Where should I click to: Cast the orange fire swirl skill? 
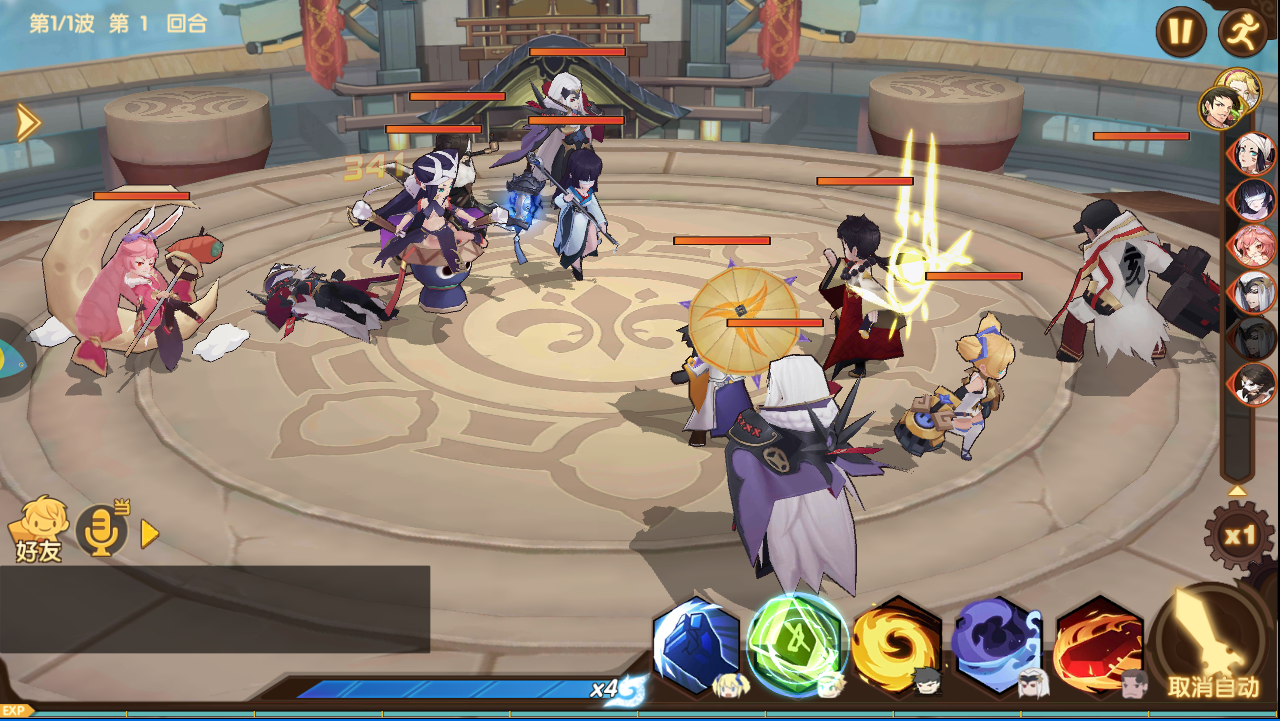[x=896, y=645]
